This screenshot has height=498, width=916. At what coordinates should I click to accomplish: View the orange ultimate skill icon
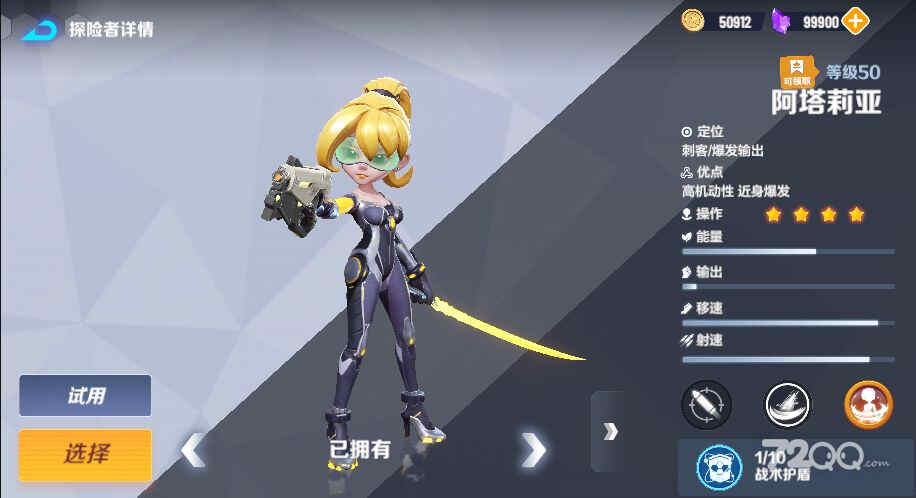point(868,405)
